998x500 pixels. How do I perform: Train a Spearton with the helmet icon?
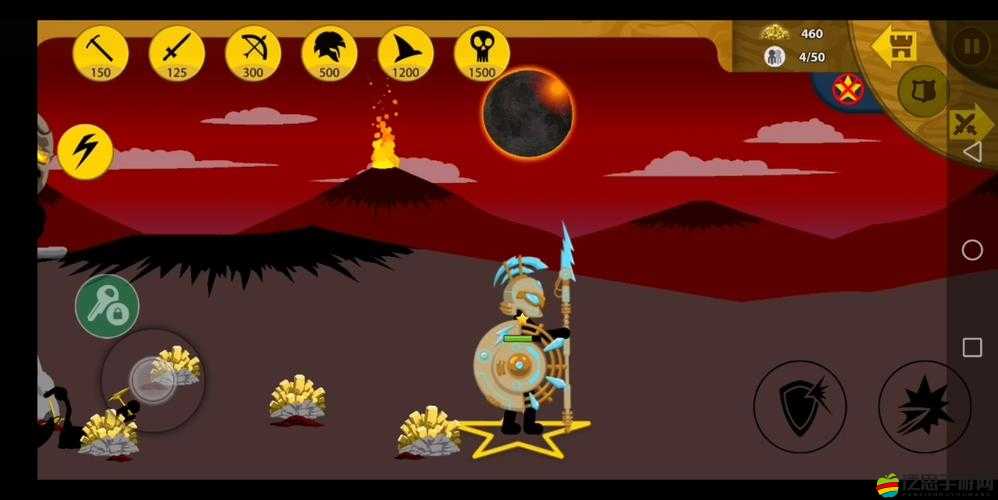tap(329, 52)
